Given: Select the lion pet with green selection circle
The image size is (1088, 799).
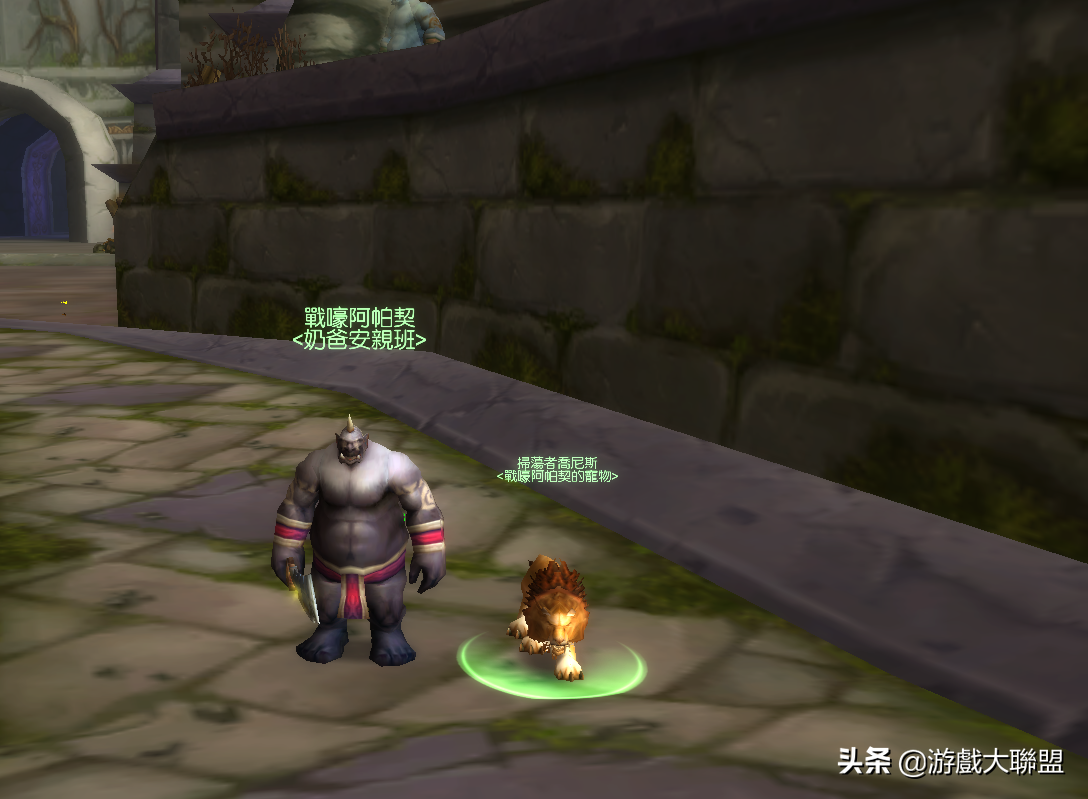Looking at the screenshot, I should pos(551,616).
